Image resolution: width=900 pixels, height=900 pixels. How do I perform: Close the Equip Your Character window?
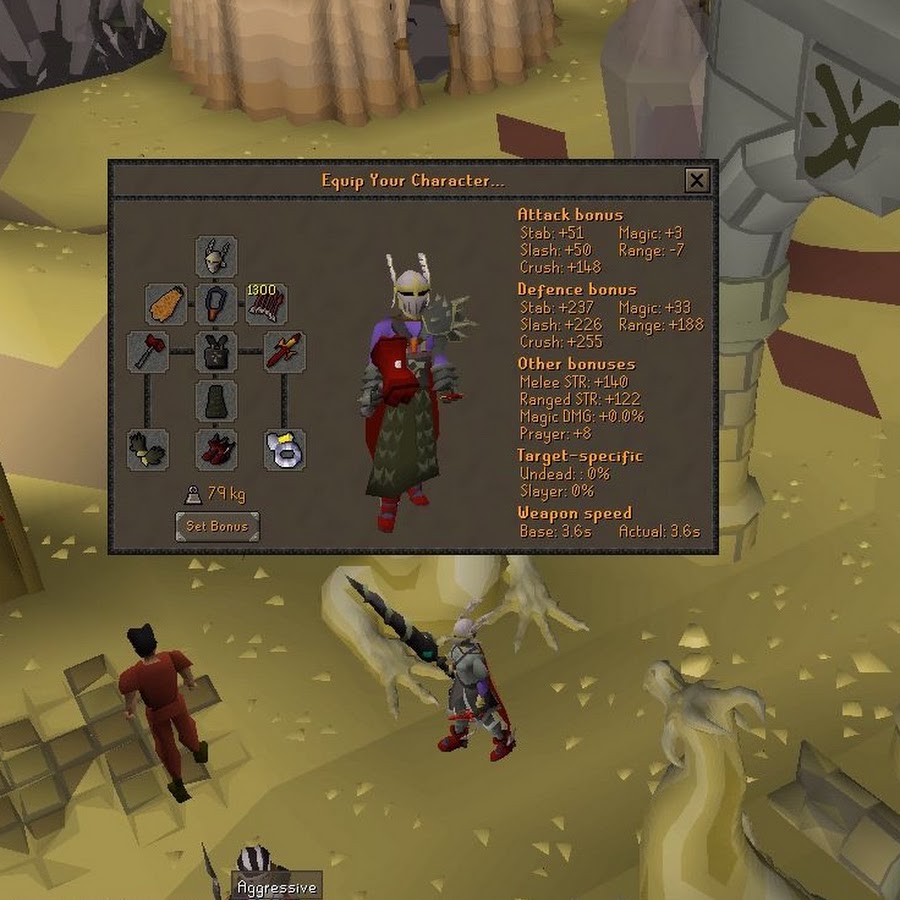[x=697, y=180]
